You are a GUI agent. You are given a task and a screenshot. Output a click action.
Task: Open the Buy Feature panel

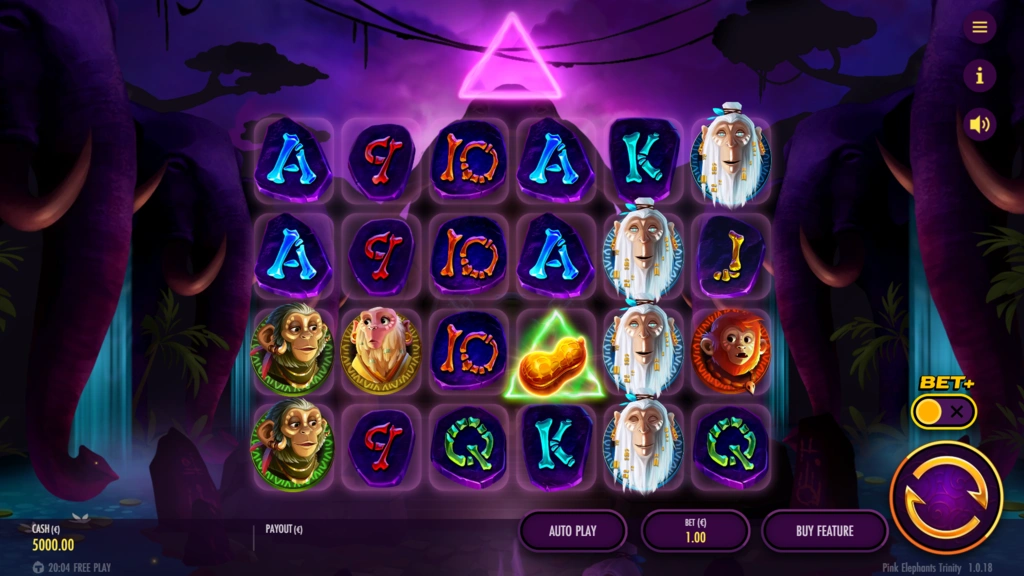[824, 530]
